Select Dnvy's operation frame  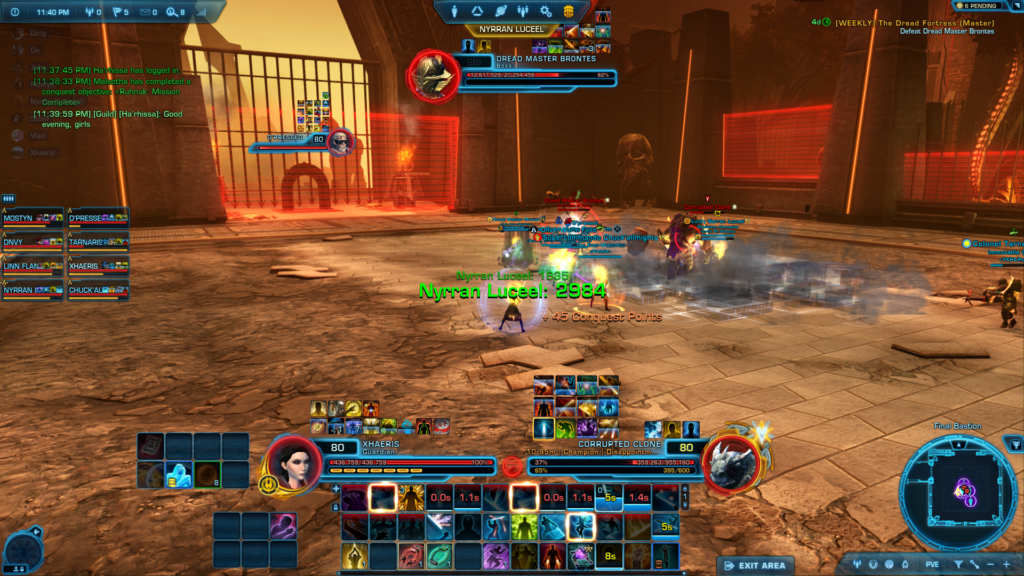(x=33, y=244)
